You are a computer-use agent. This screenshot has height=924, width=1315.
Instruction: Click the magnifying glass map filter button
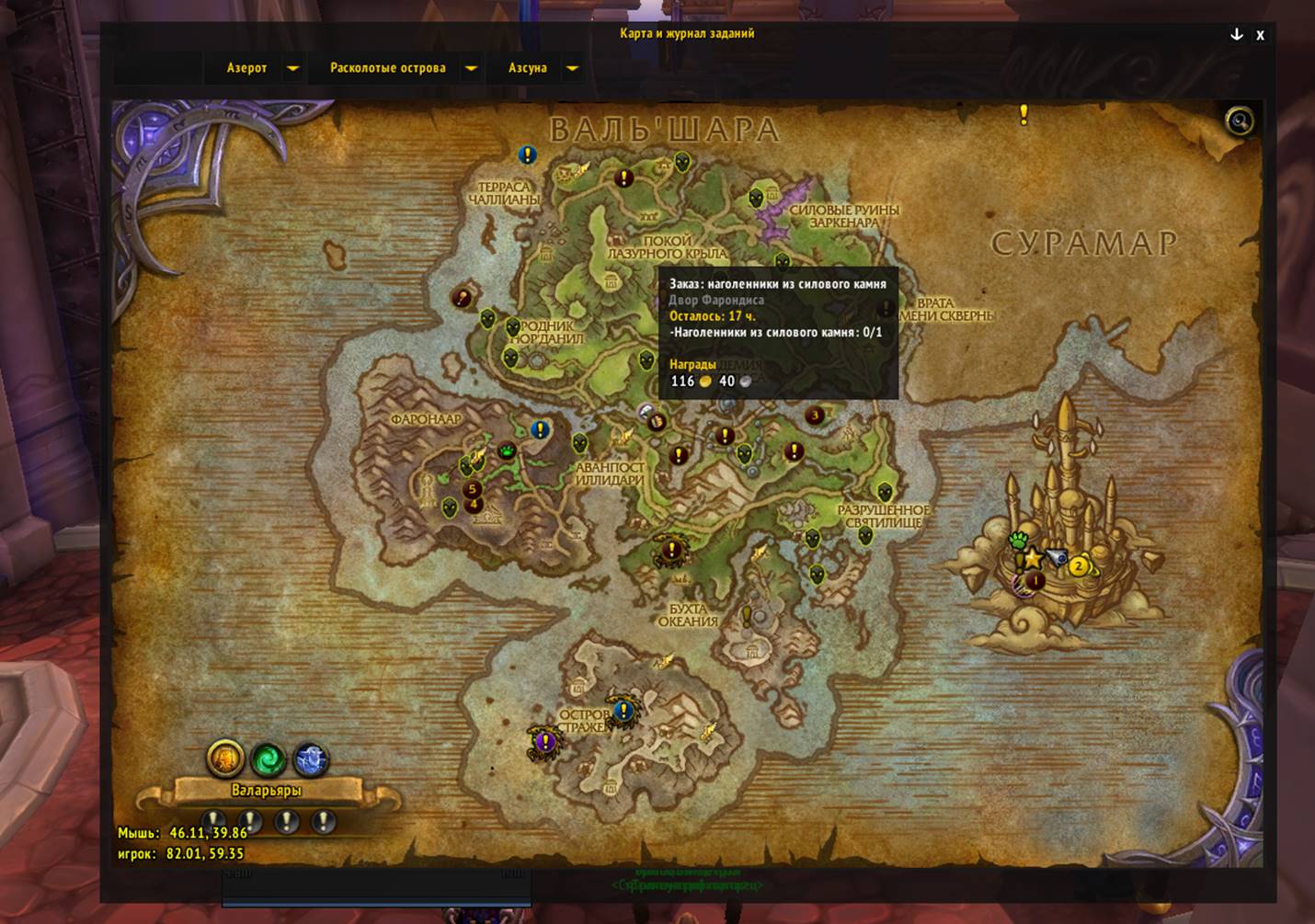[x=1240, y=120]
